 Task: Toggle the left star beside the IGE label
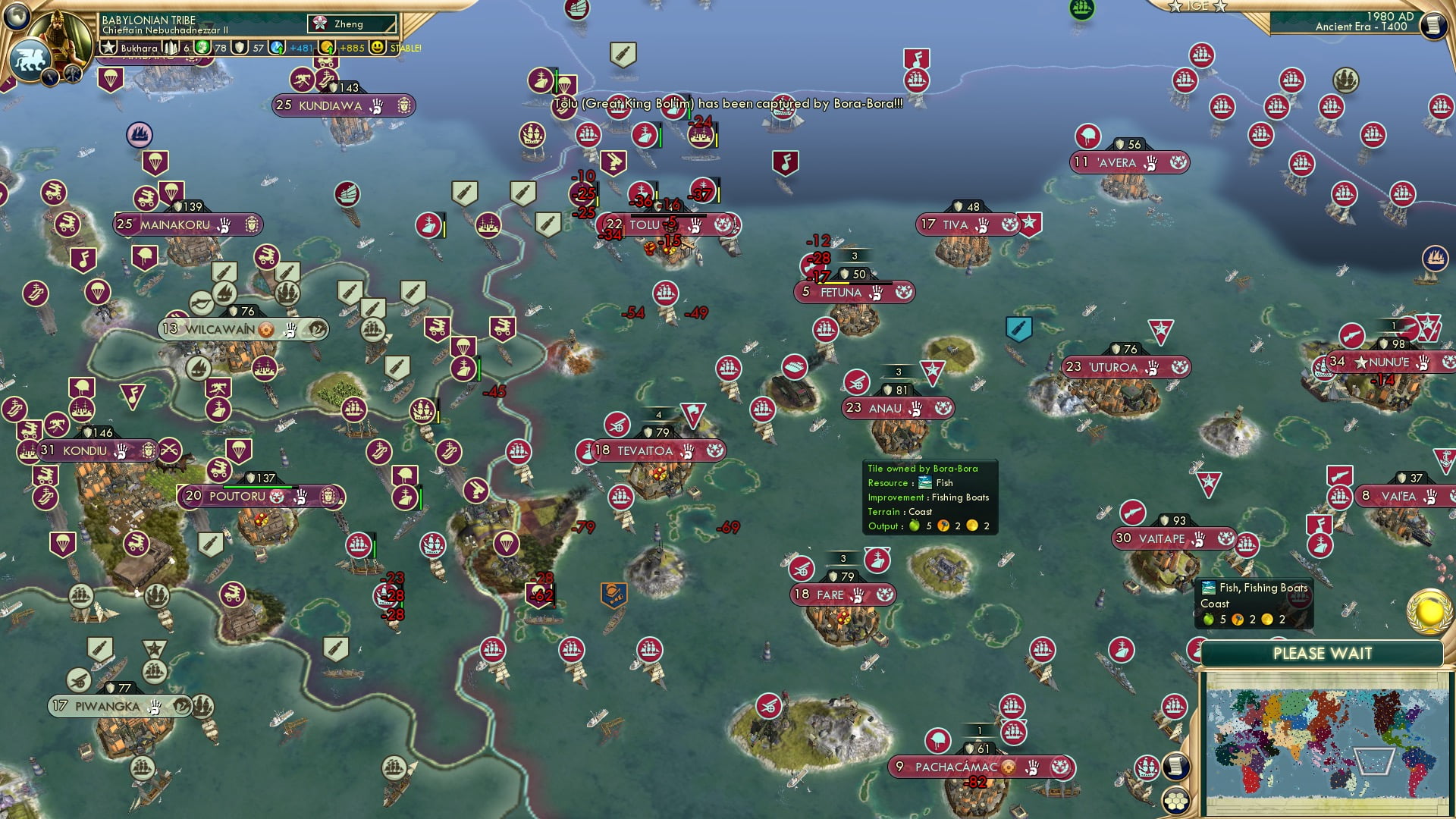[1175, 7]
